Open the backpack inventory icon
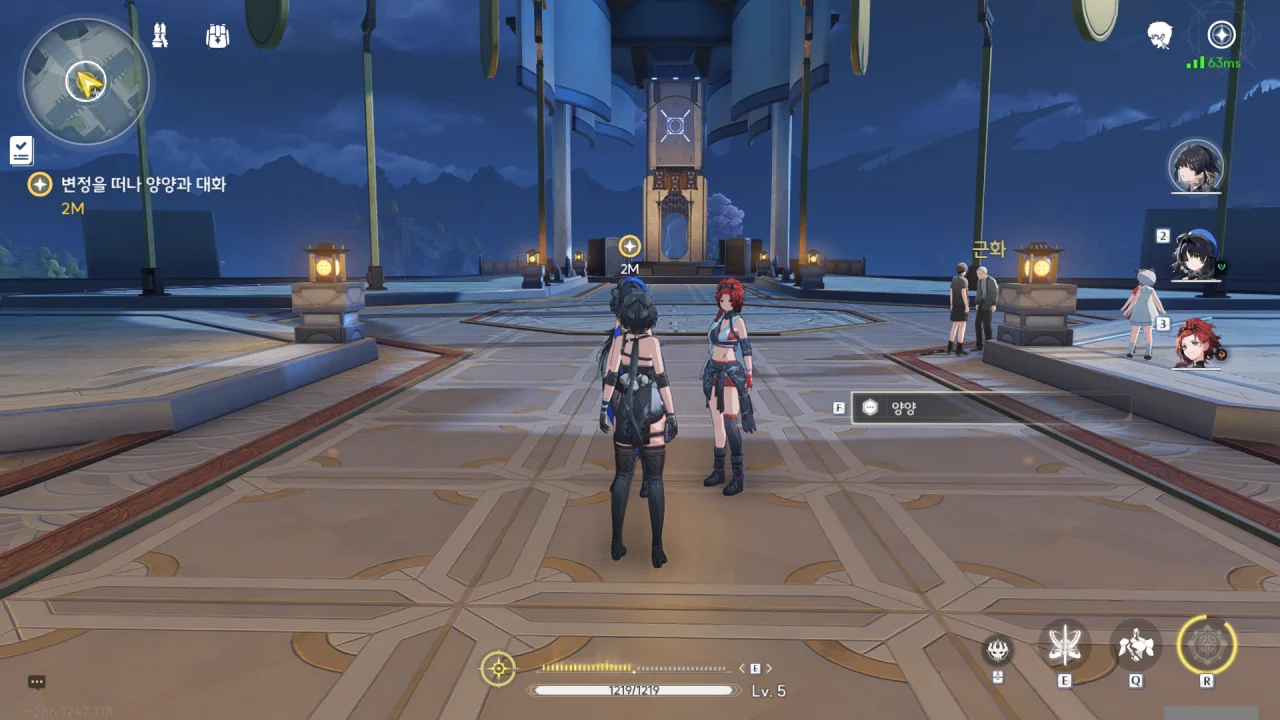The width and height of the screenshot is (1280, 720). (x=217, y=36)
